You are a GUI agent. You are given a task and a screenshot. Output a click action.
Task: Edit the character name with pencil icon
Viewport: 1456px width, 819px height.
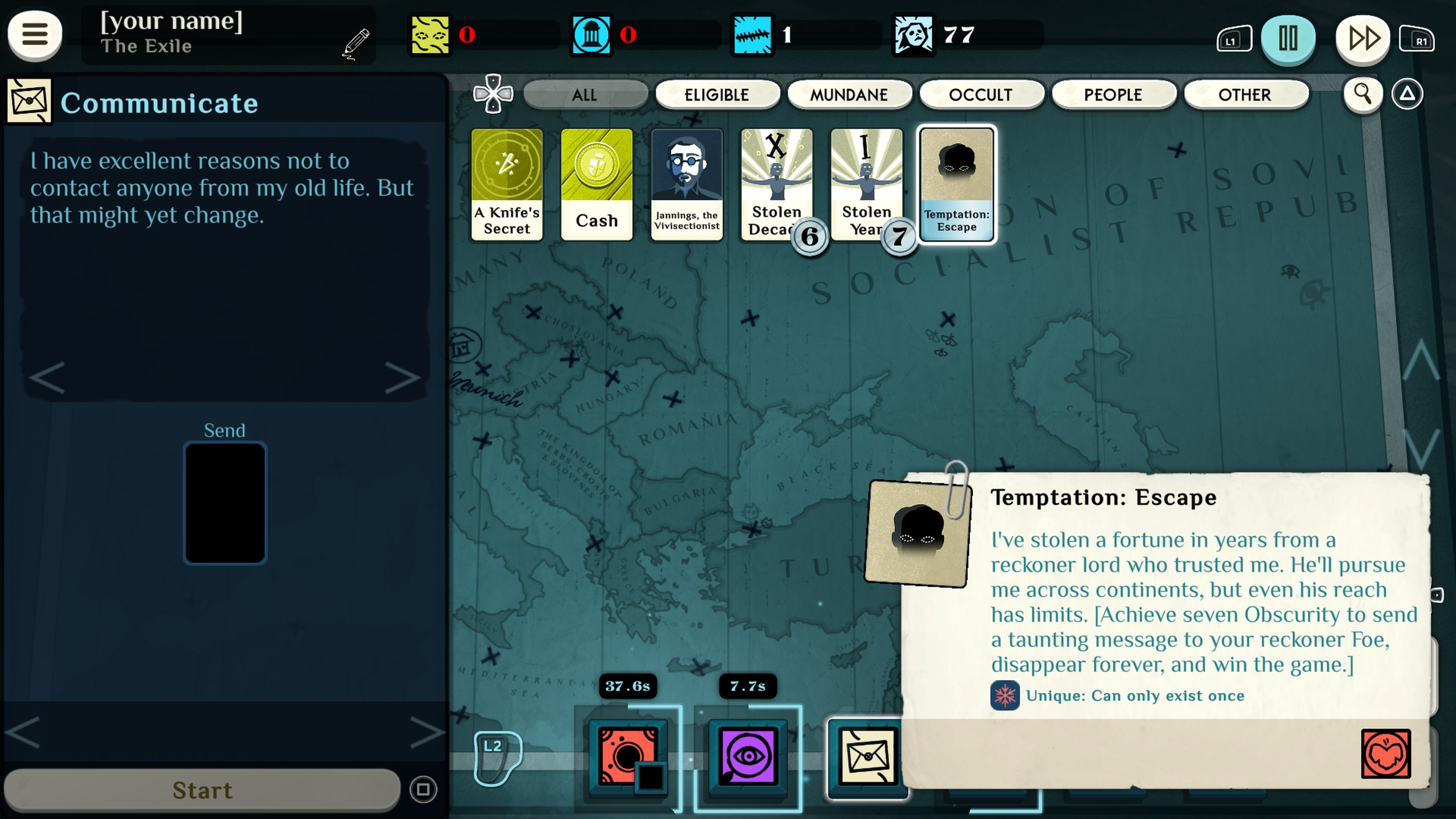tap(356, 43)
